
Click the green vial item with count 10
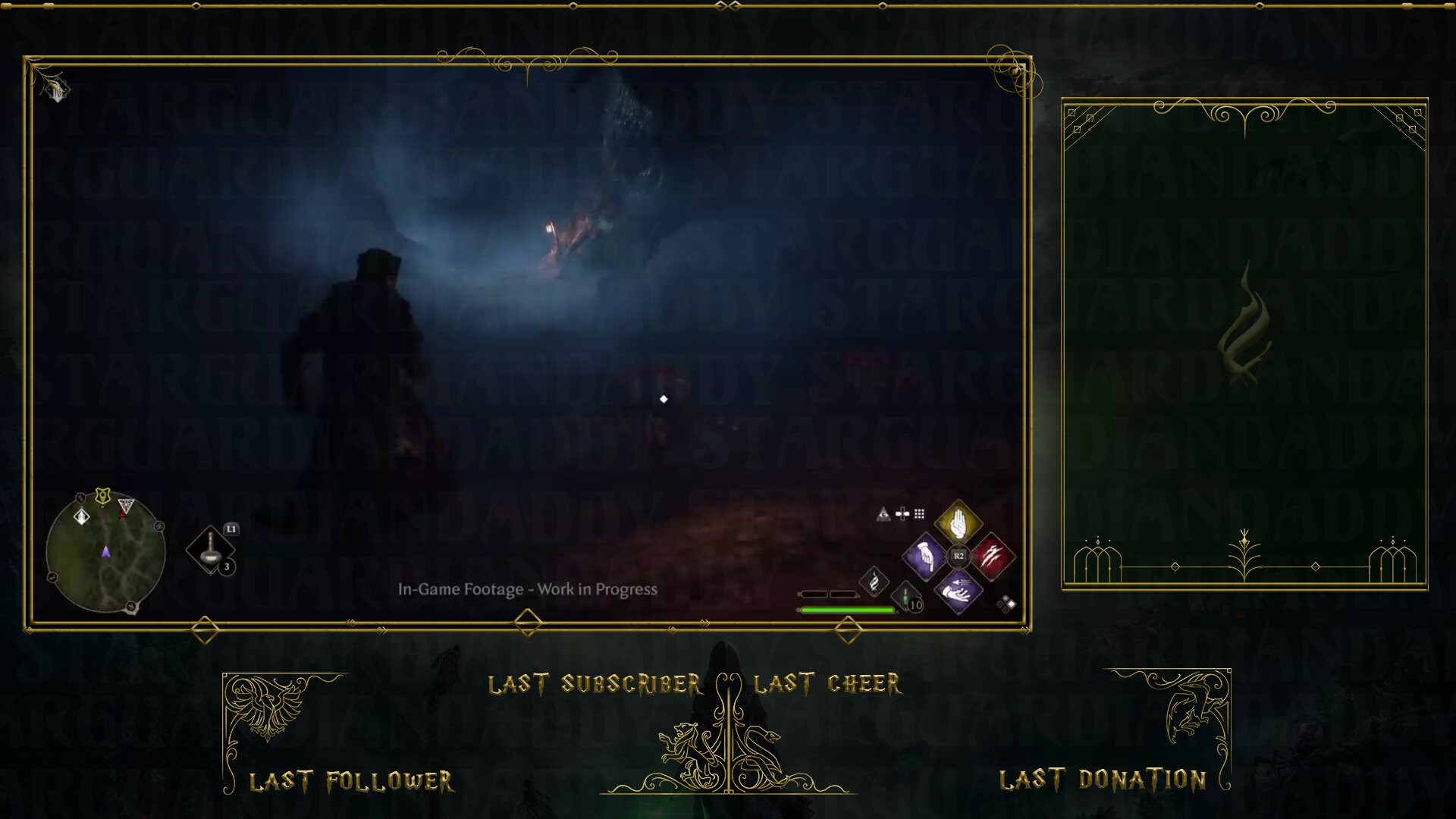tap(905, 598)
